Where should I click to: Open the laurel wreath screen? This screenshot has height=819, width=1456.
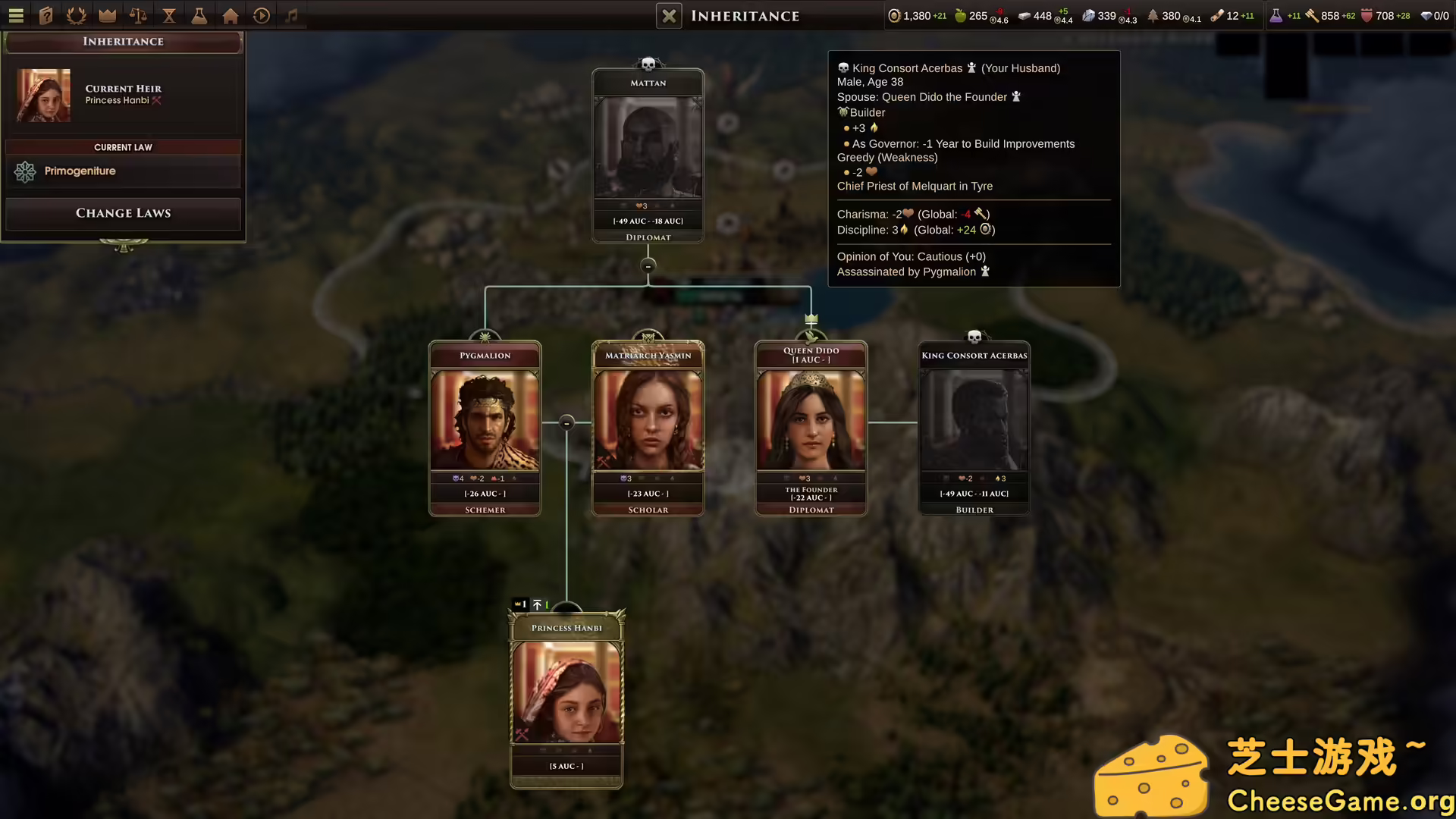click(x=76, y=15)
